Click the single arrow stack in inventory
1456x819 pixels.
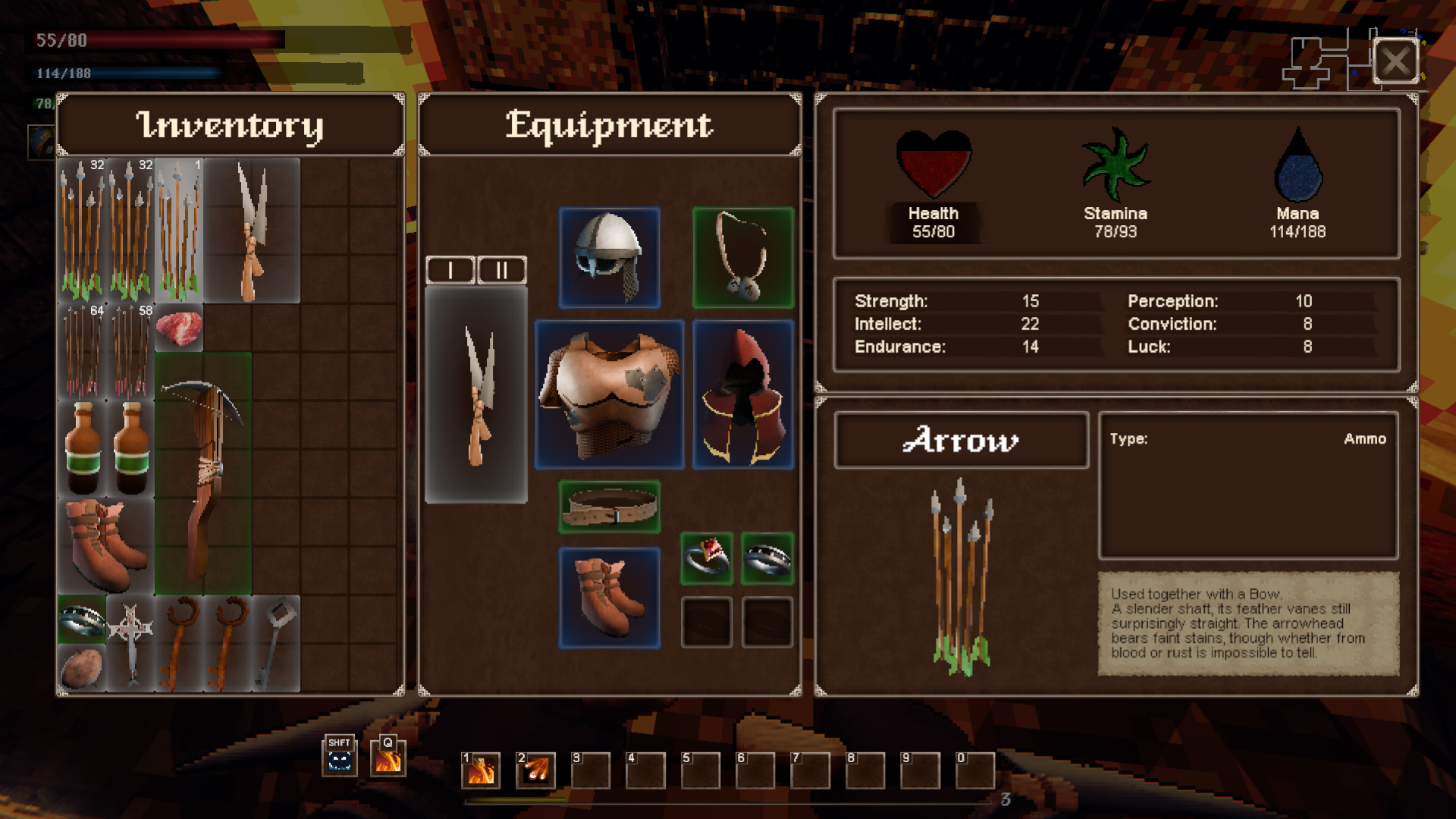pyautogui.click(x=179, y=231)
